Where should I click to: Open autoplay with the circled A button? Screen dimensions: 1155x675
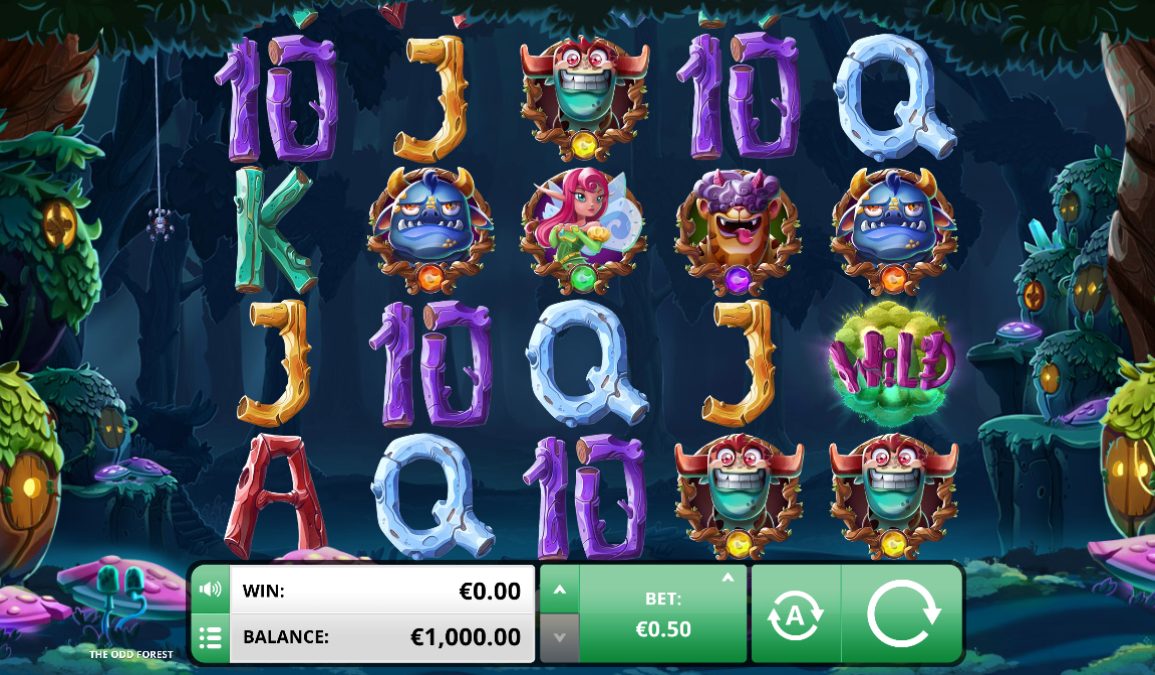[x=795, y=615]
